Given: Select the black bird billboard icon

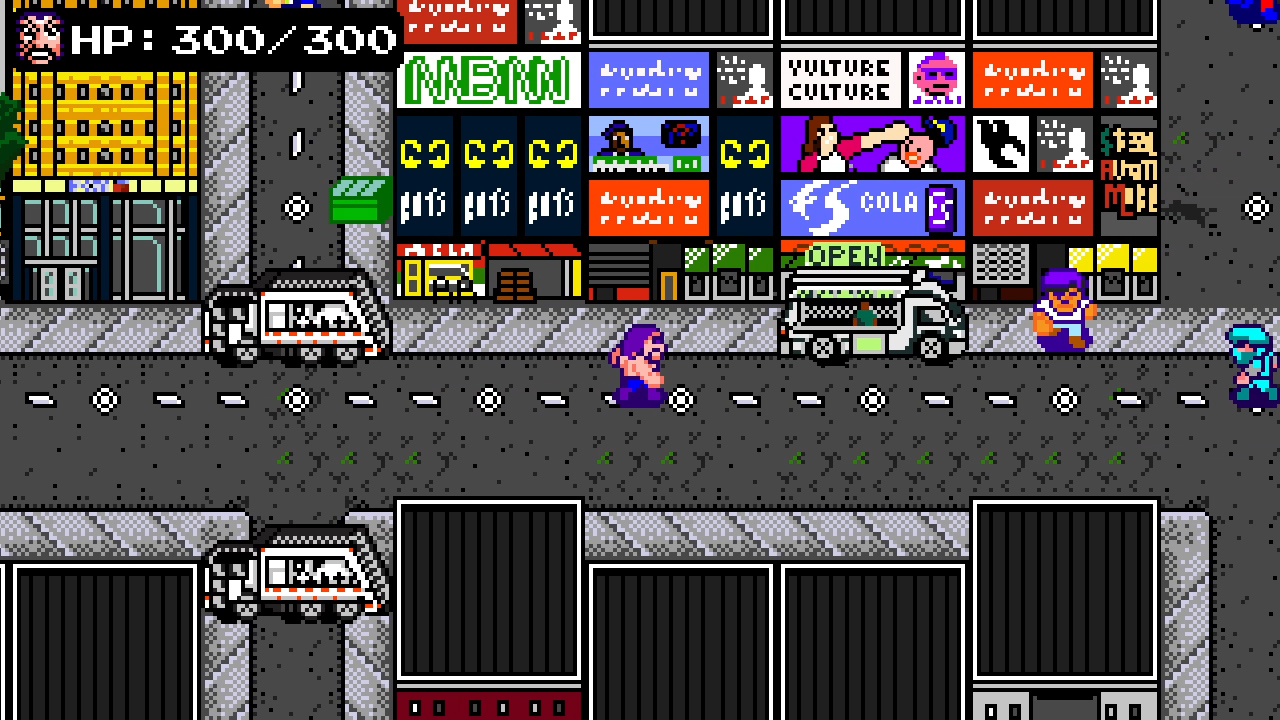Looking at the screenshot, I should pyautogui.click(x=1000, y=143).
